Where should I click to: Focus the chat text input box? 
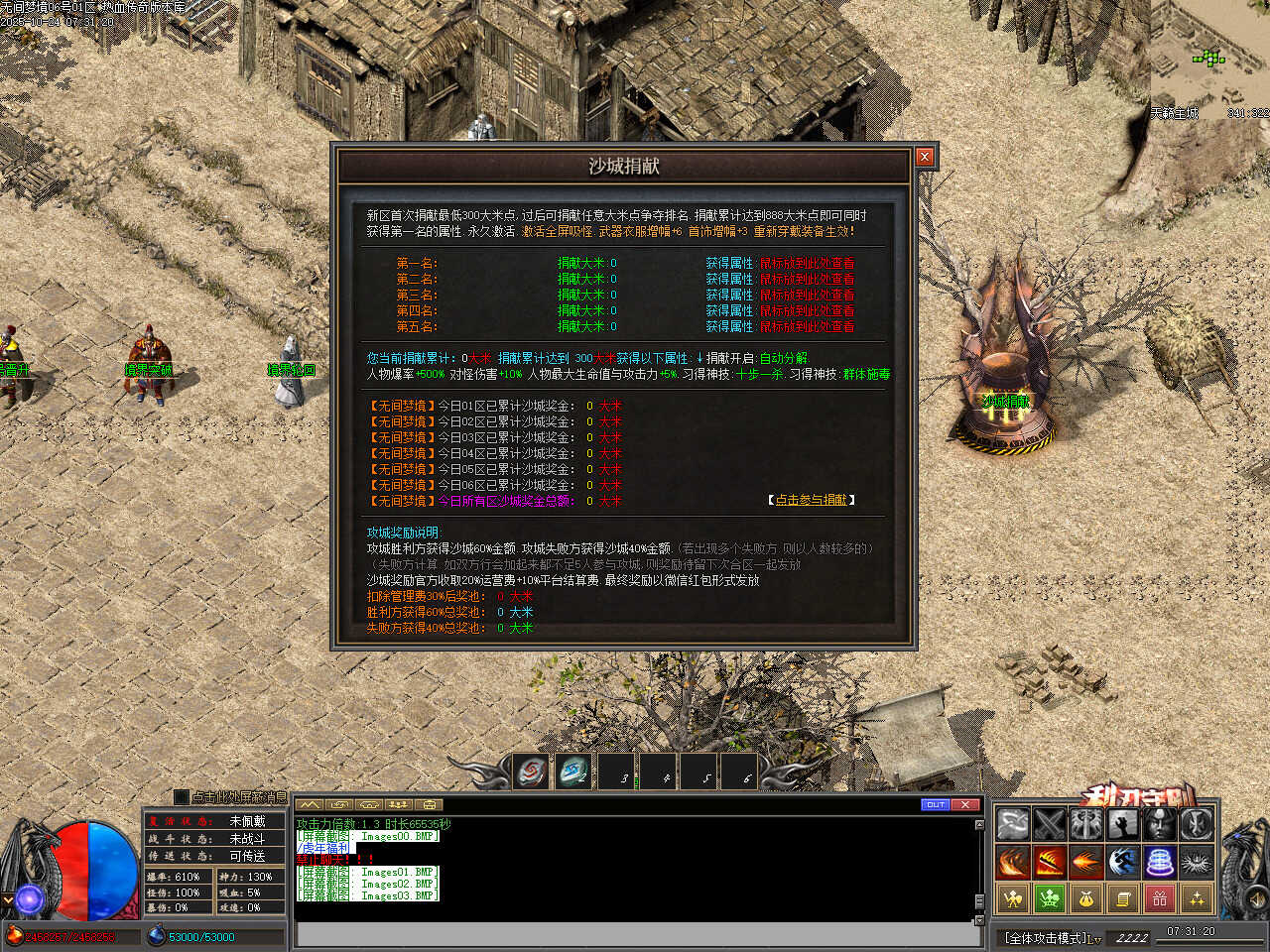pyautogui.click(x=635, y=934)
